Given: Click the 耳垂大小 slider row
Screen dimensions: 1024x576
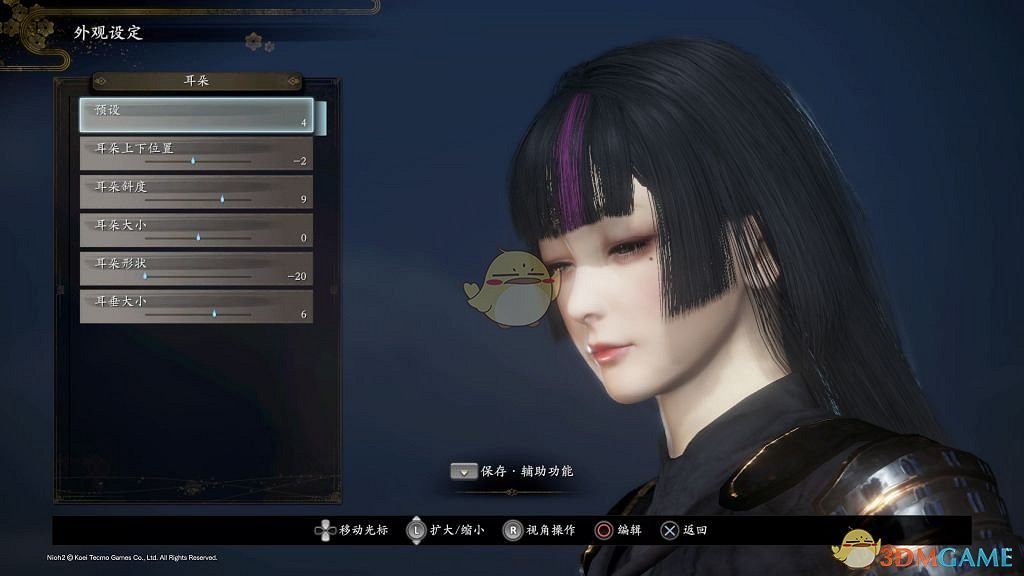Looking at the screenshot, I should [x=196, y=306].
